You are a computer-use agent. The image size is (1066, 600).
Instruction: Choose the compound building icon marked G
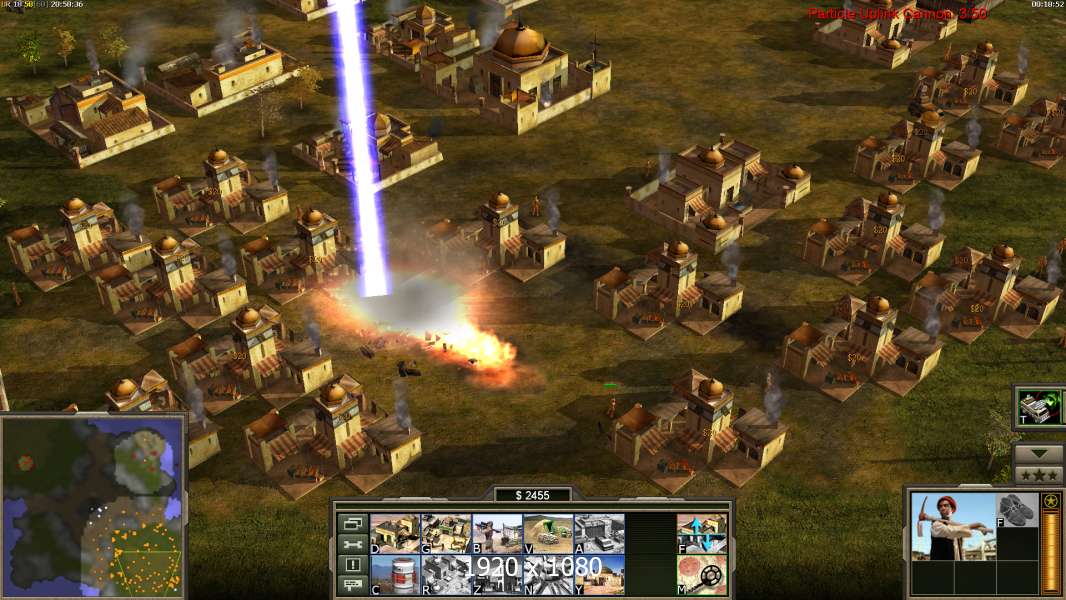tap(446, 534)
